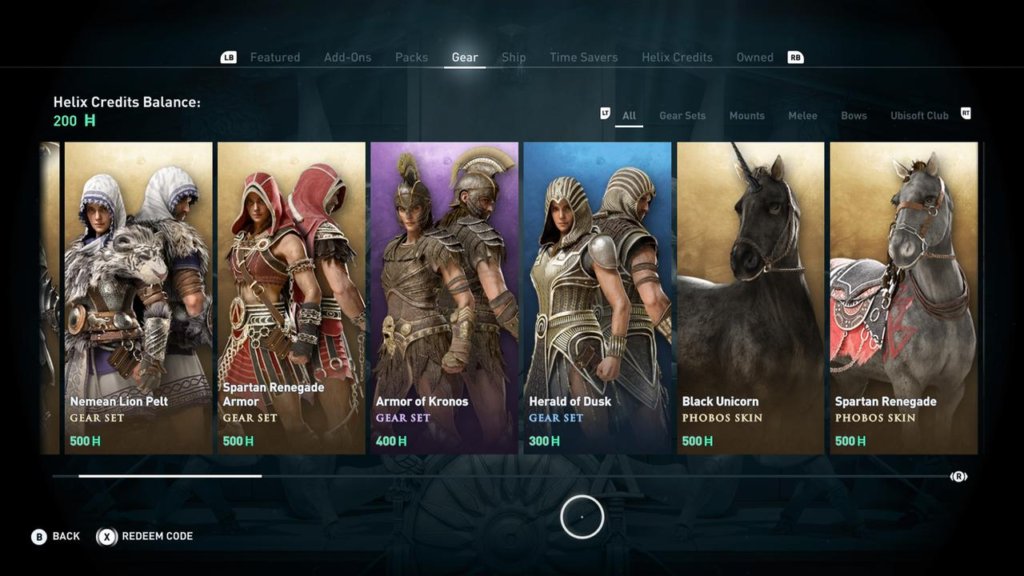Open the Time Savers tab
Image resolution: width=1024 pixels, height=576 pixels.
click(583, 57)
